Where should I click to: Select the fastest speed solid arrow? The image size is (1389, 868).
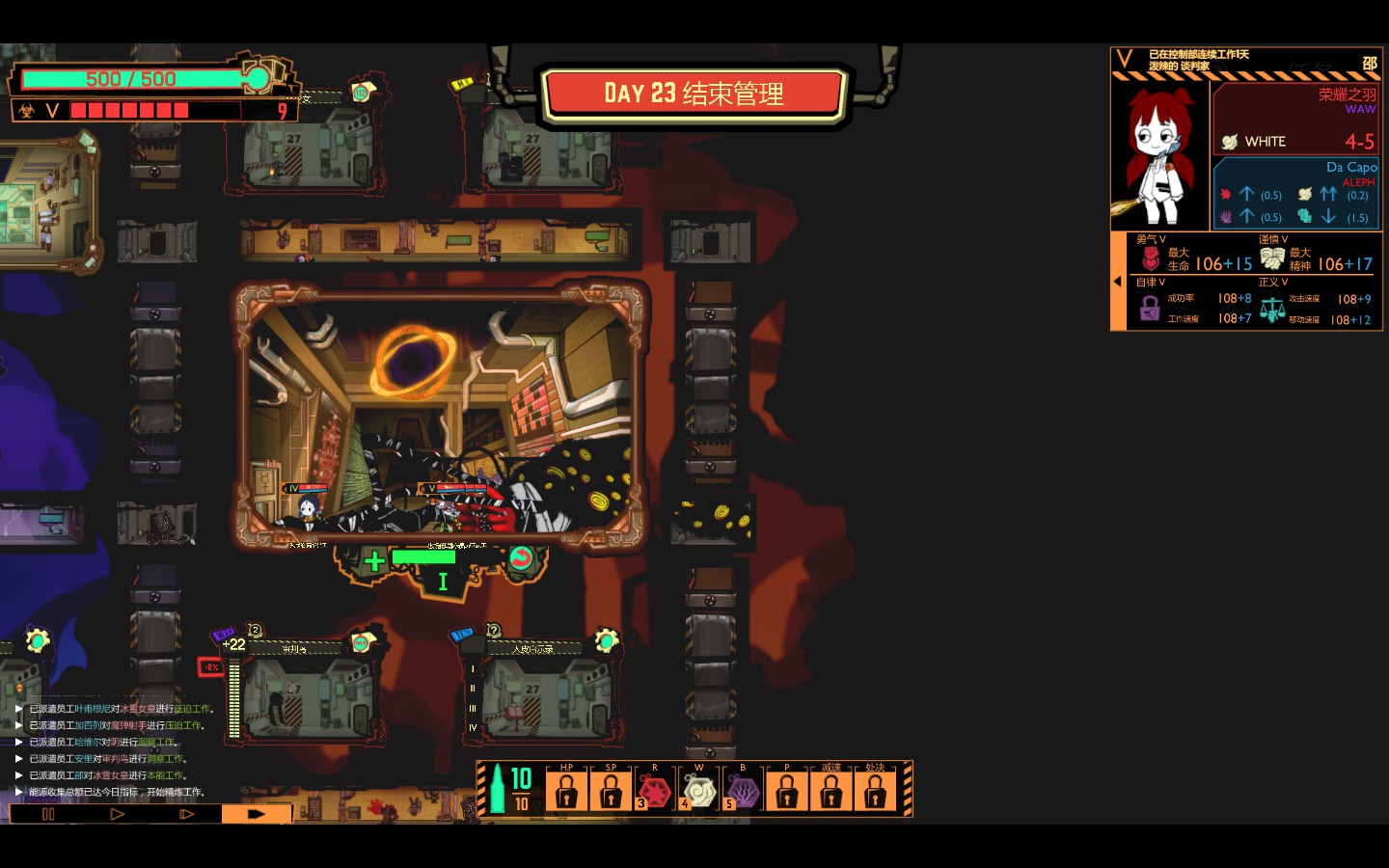click(256, 814)
